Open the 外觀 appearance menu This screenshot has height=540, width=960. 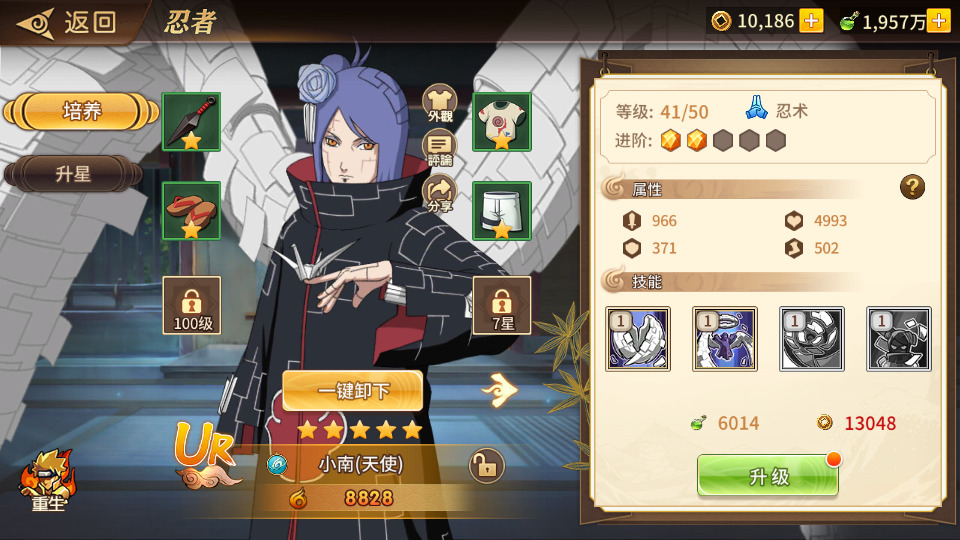(x=440, y=103)
